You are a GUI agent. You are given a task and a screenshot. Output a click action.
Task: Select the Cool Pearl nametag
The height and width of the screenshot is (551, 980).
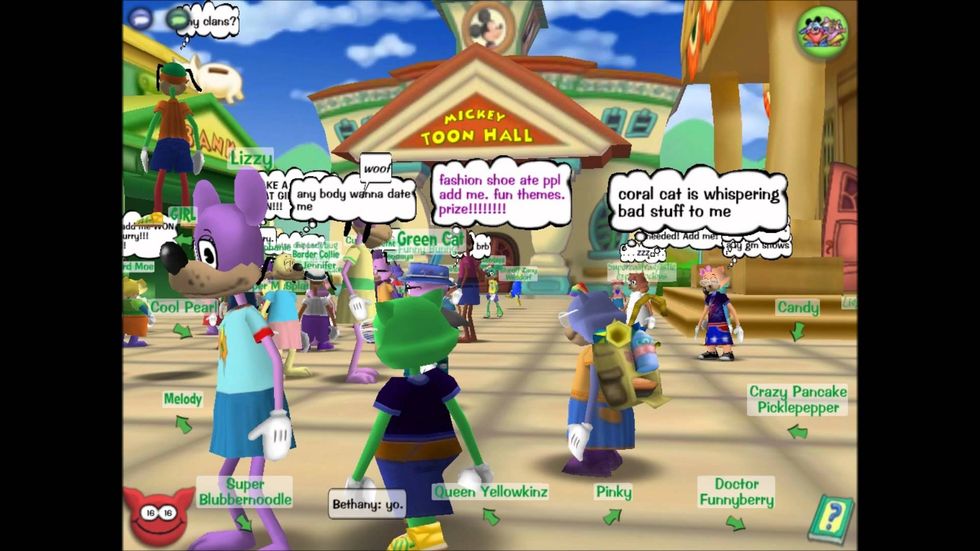pyautogui.click(x=182, y=307)
